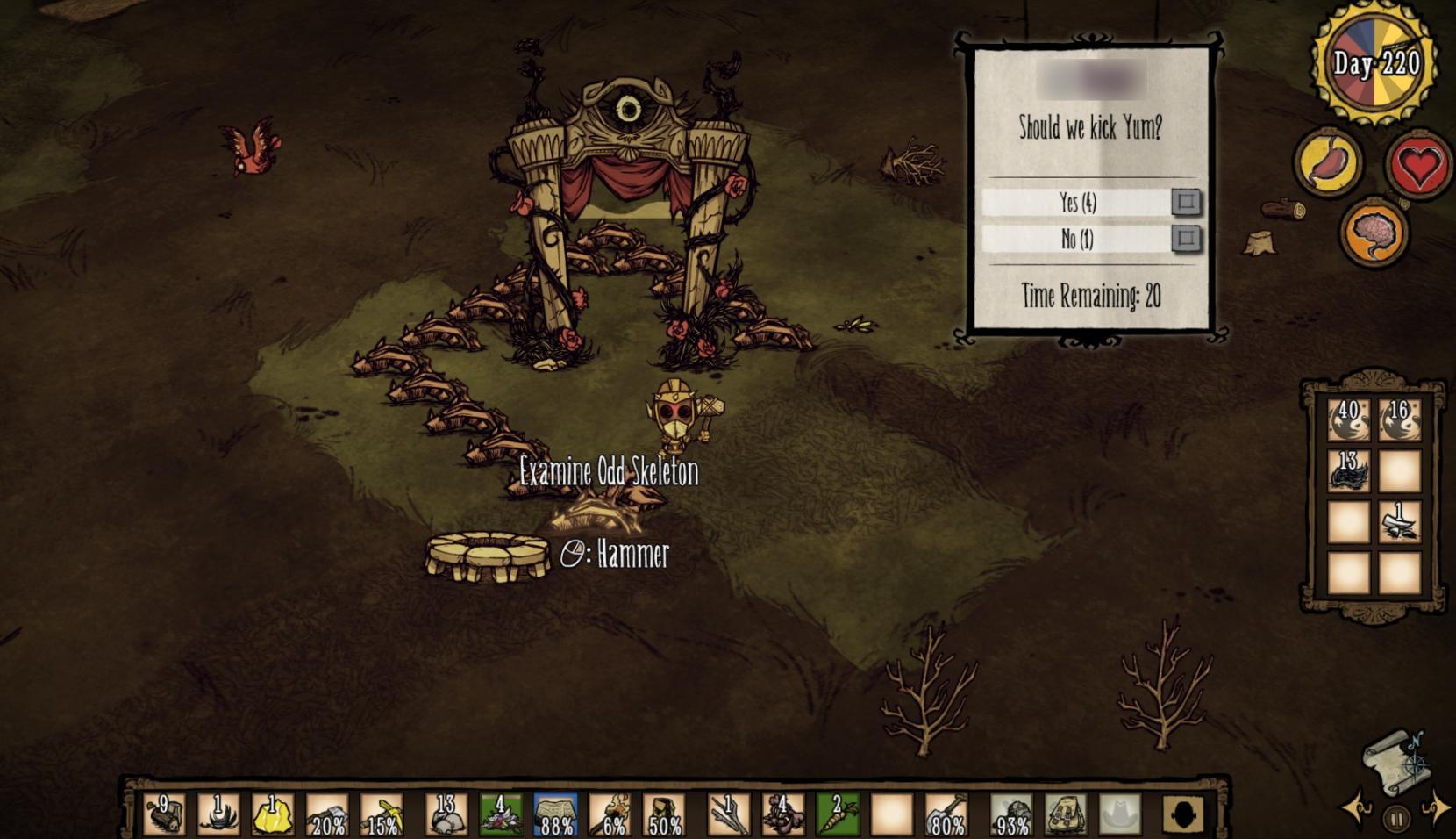Select the pickaxe at 15%

tap(382, 815)
